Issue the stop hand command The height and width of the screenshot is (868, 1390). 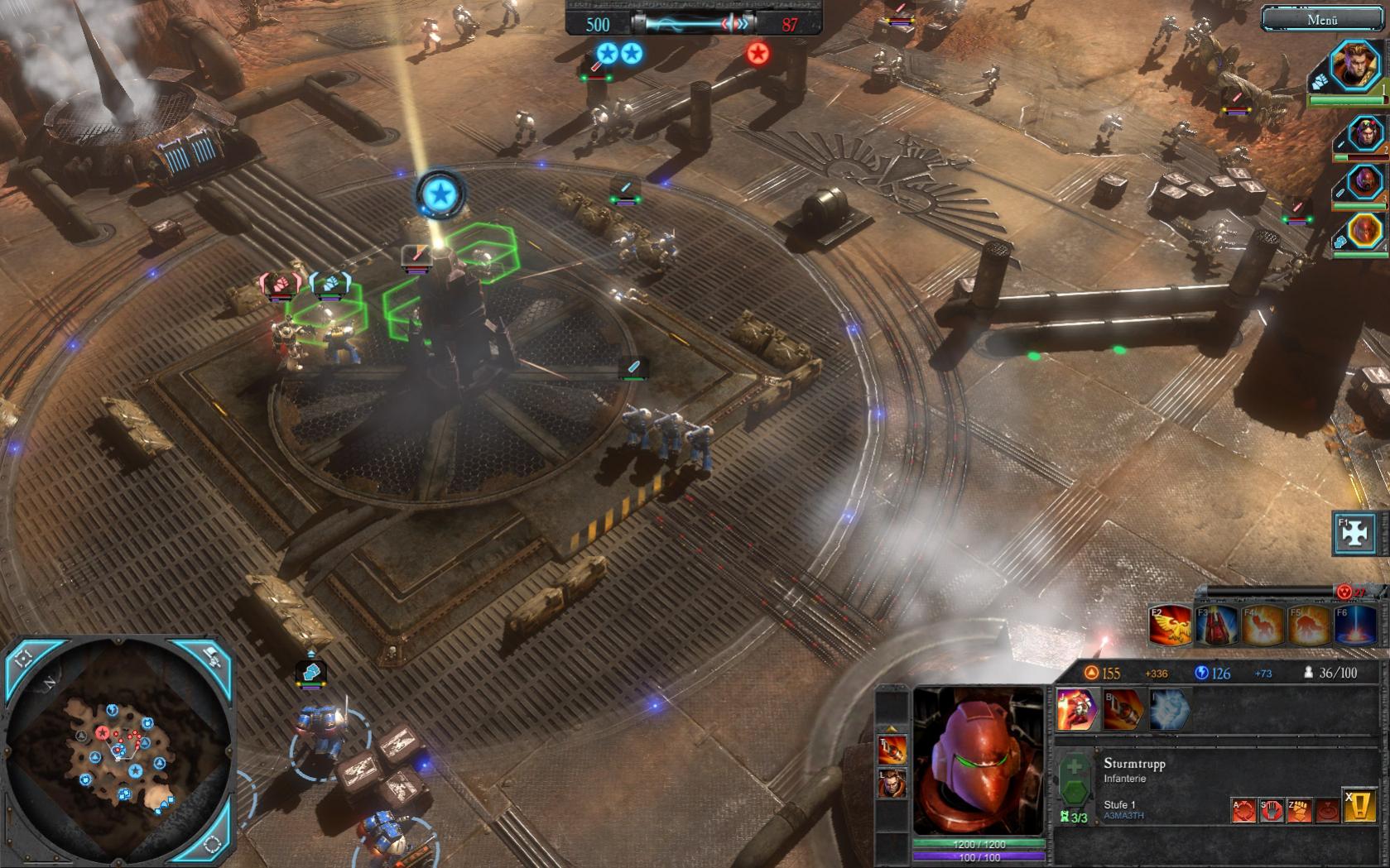(x=1271, y=810)
